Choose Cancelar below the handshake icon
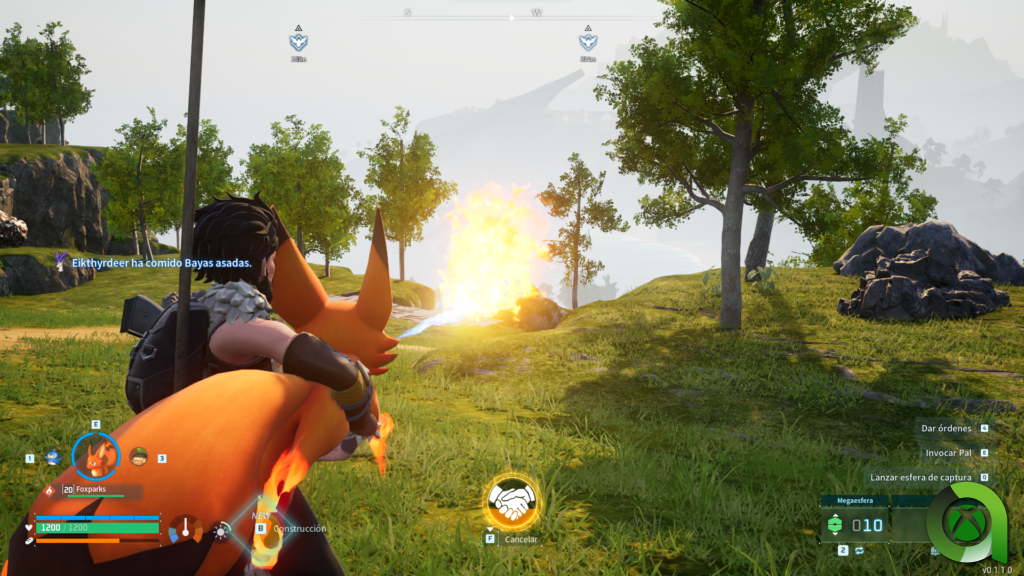Screen dimensions: 1024x576 [x=520, y=539]
